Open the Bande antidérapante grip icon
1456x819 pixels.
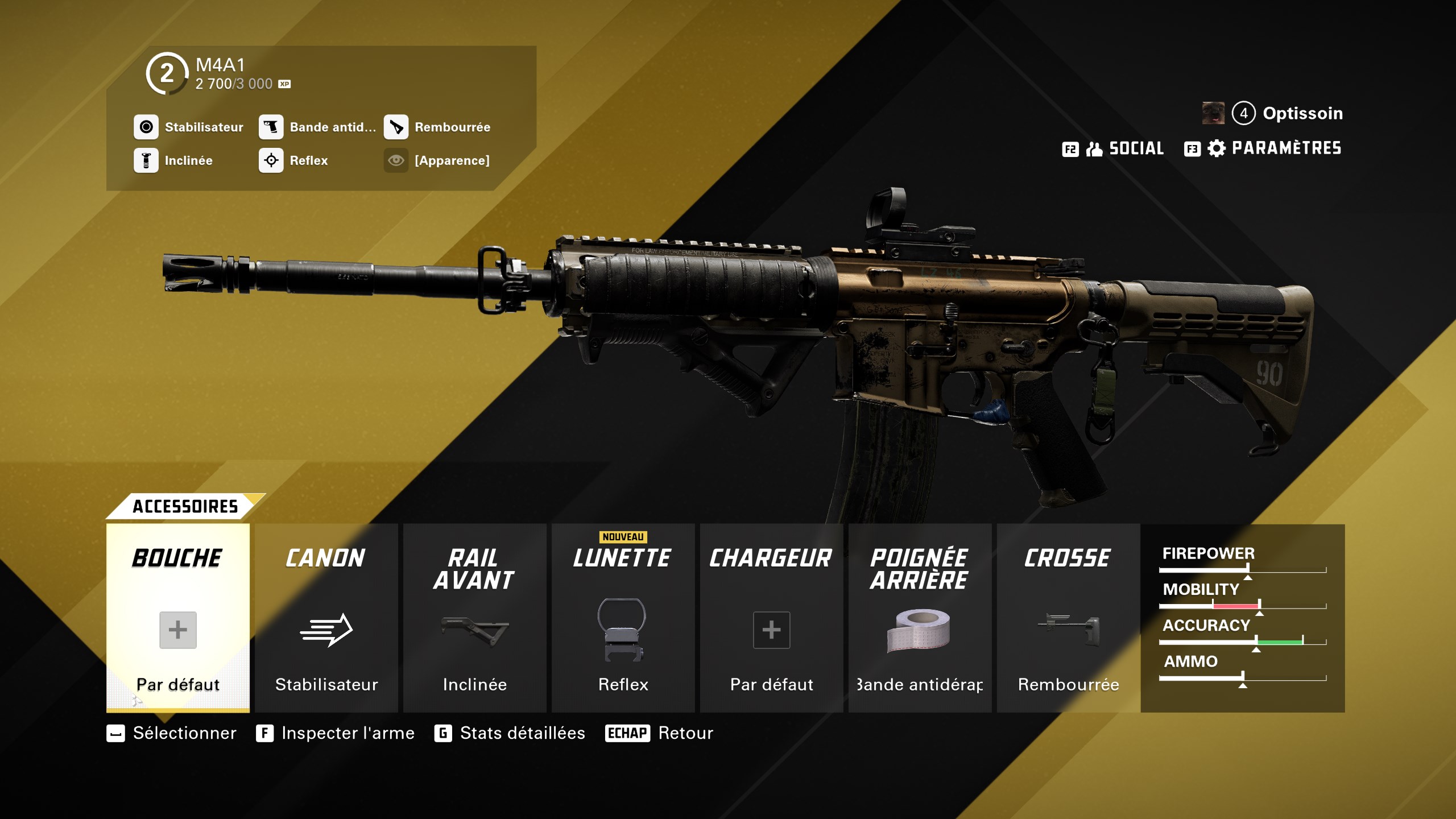pyautogui.click(x=271, y=127)
